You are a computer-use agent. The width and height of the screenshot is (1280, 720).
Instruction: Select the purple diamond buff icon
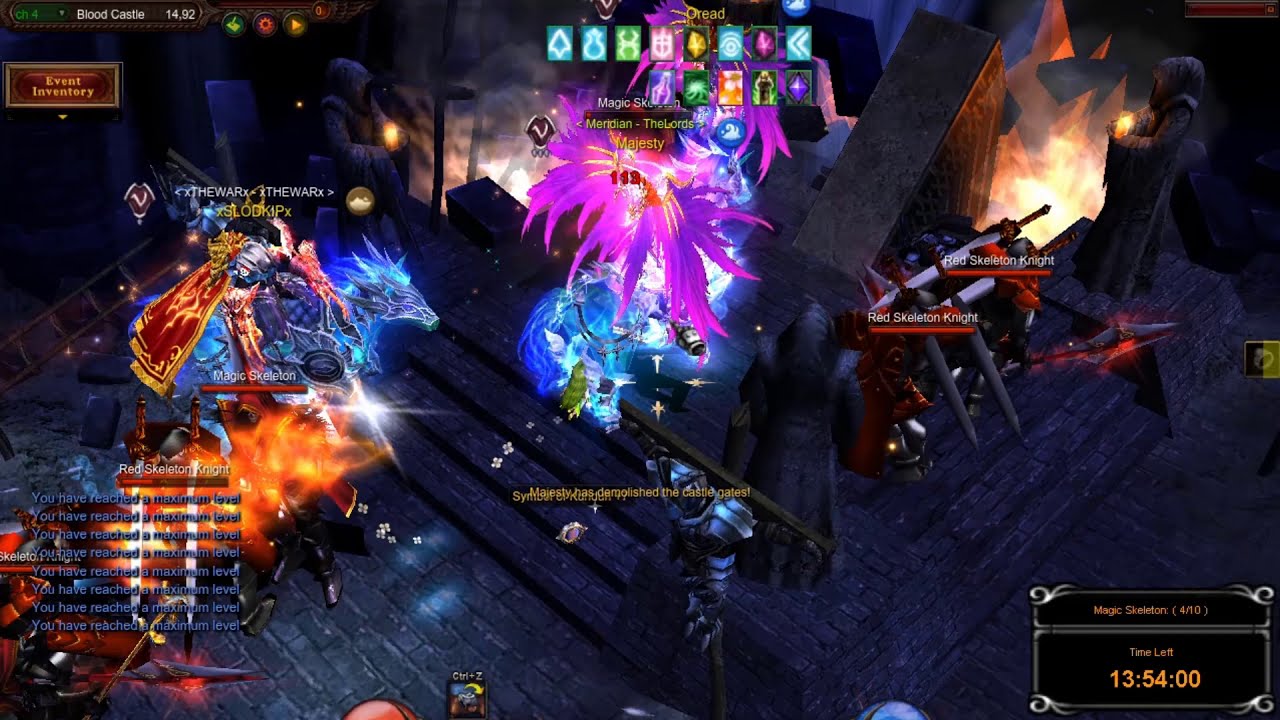798,88
